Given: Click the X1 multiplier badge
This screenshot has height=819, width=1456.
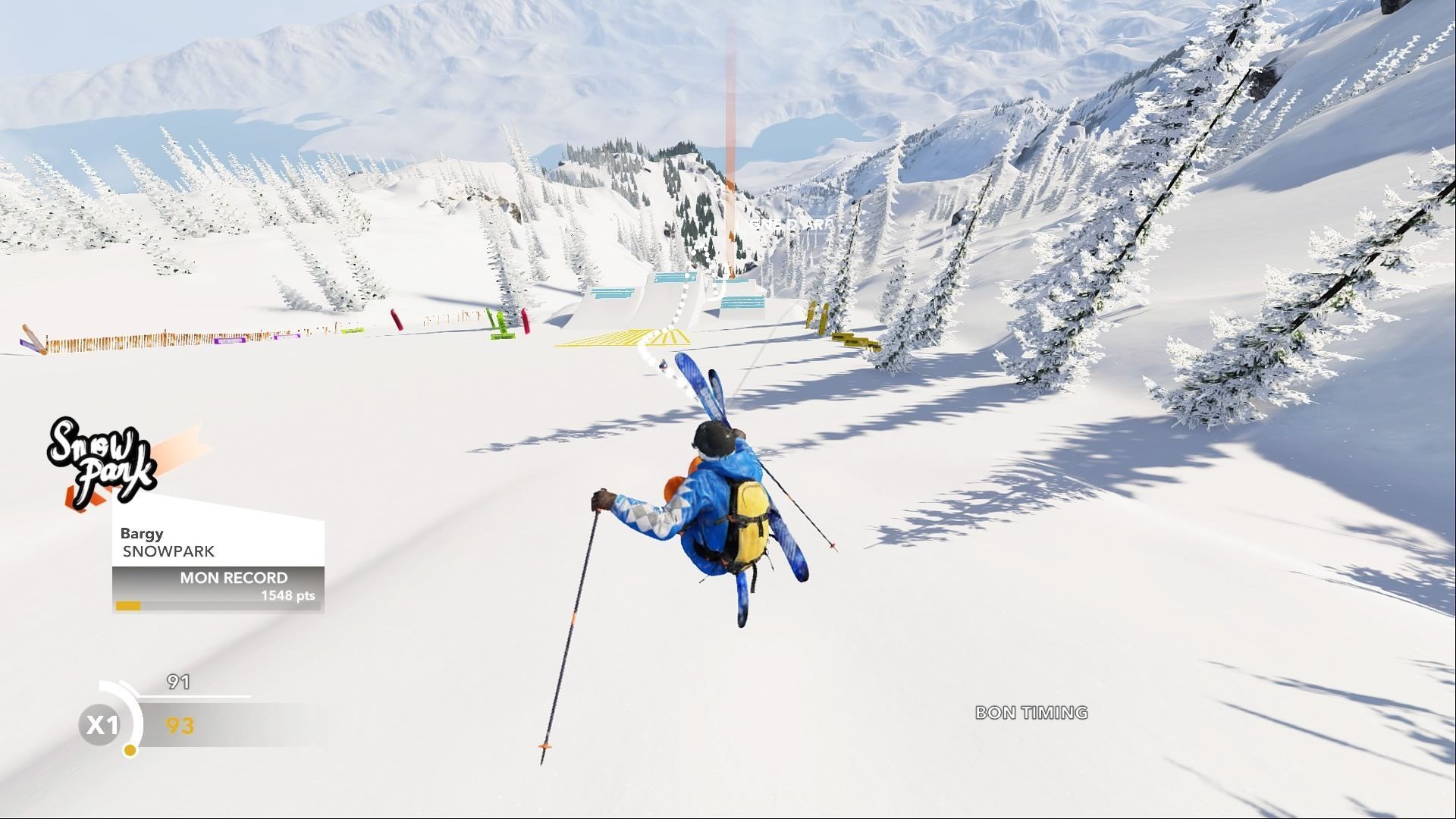Looking at the screenshot, I should (101, 725).
